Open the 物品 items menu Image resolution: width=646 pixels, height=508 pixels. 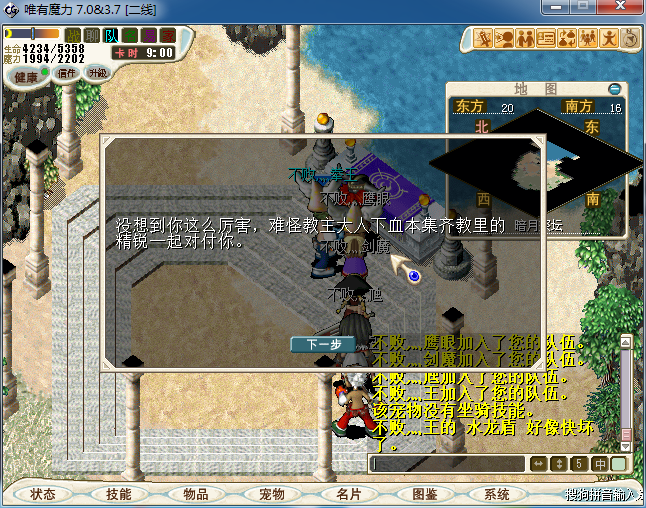(x=195, y=494)
